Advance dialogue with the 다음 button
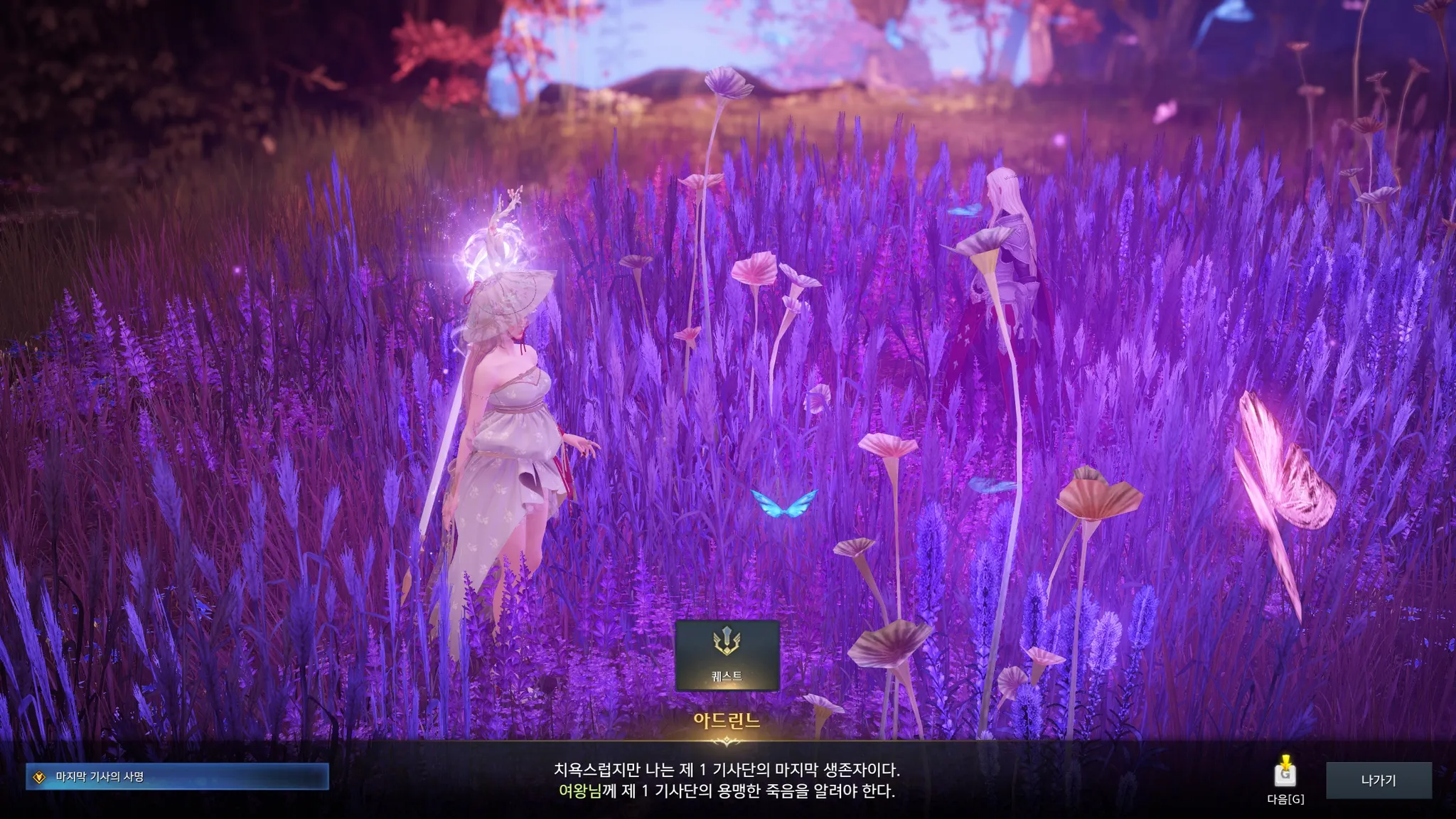The width and height of the screenshot is (1456, 819). point(1285,776)
